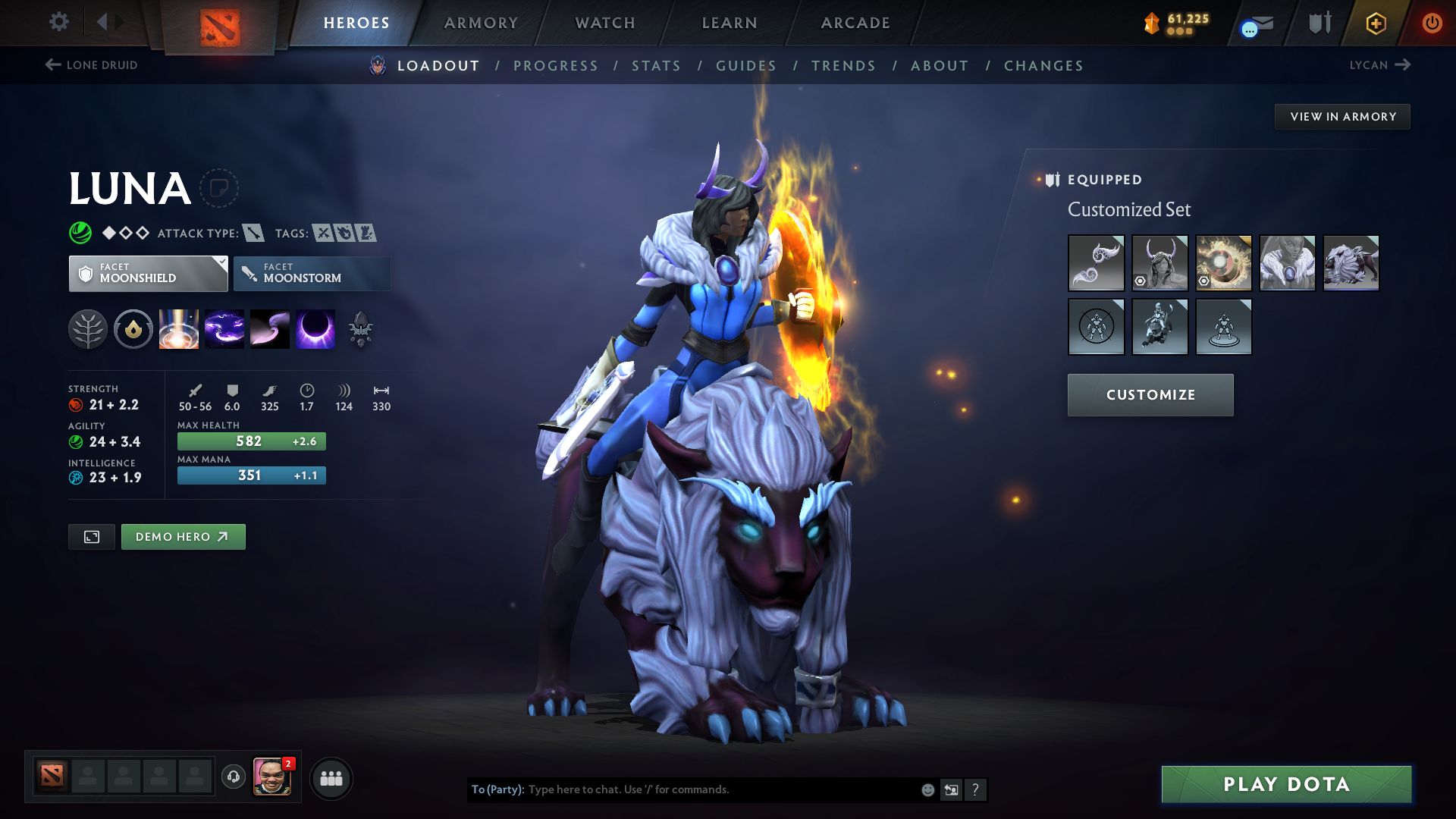The width and height of the screenshot is (1456, 819).
Task: Navigate forward to Lycan with the arrow
Action: 1404,65
